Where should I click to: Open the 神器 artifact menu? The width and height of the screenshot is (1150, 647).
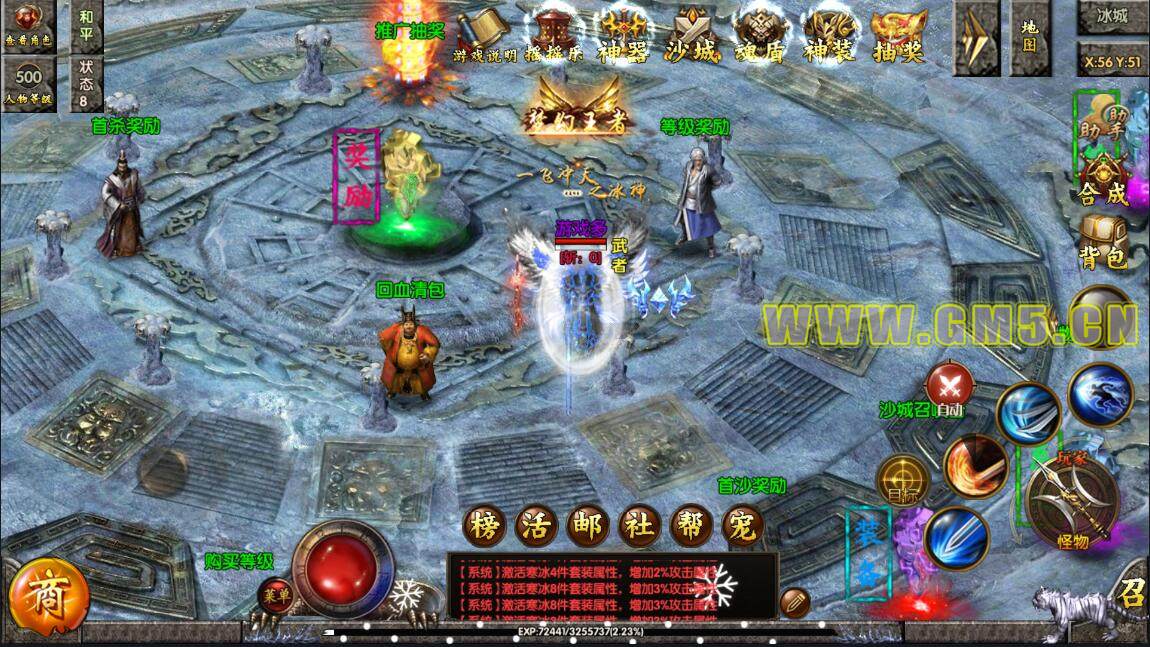[x=621, y=37]
